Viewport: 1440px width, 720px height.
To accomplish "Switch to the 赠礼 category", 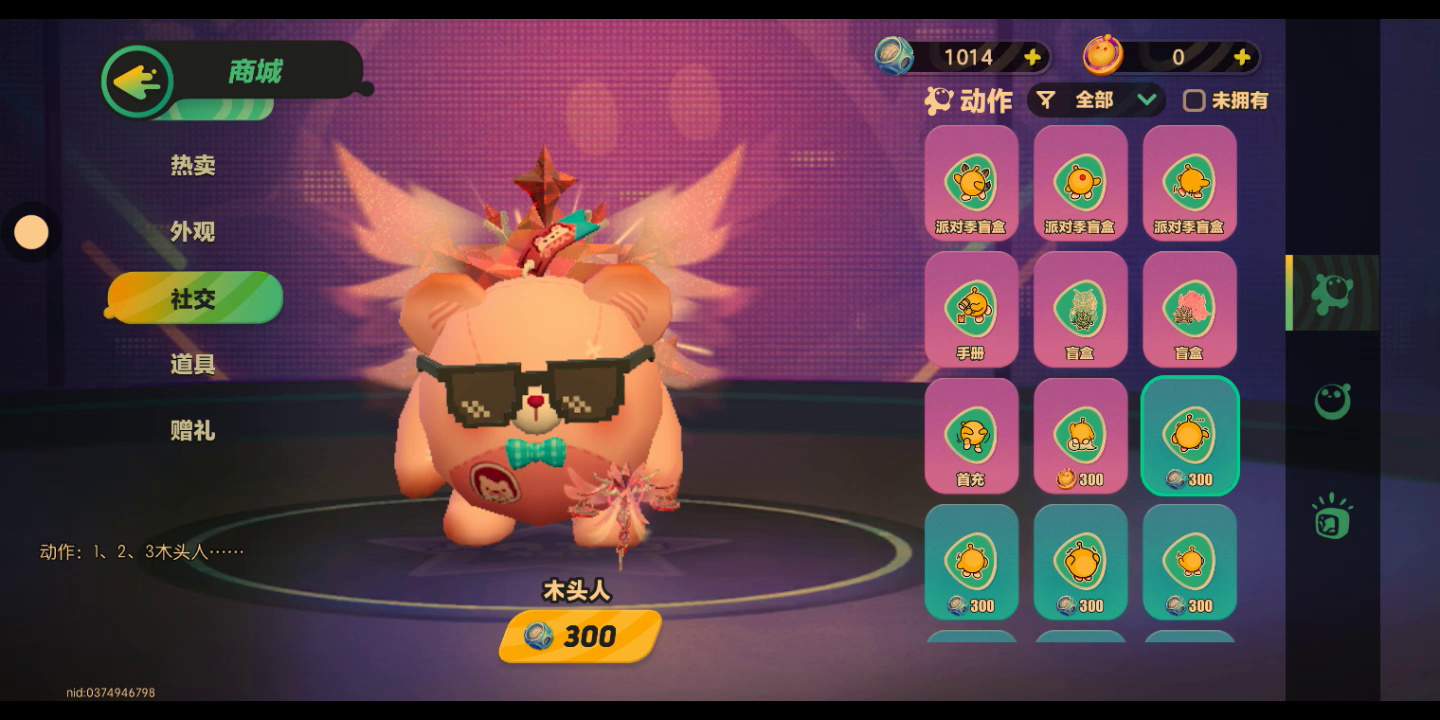I will tap(193, 431).
